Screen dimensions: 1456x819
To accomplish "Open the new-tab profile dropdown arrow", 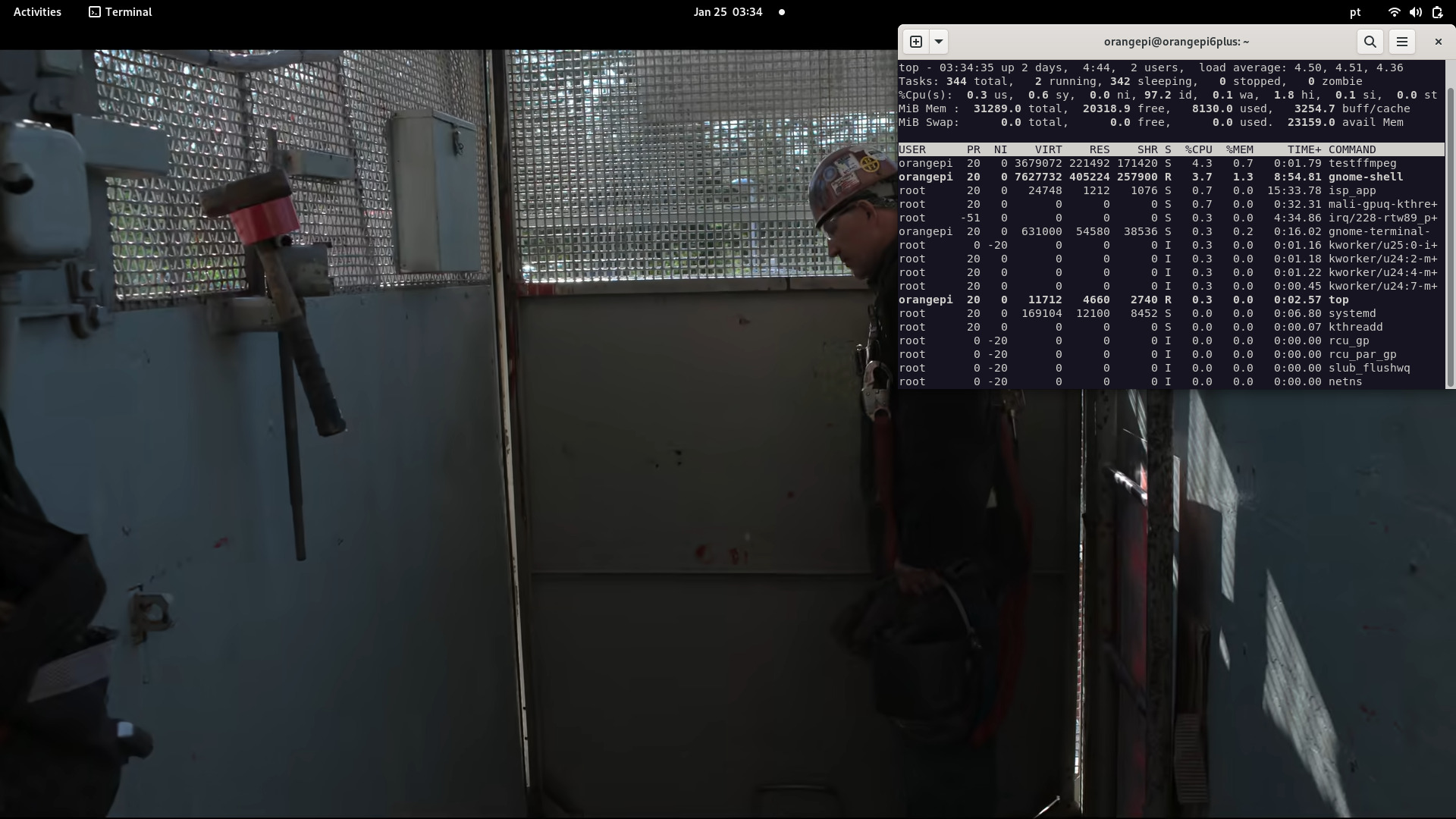I will point(939,42).
